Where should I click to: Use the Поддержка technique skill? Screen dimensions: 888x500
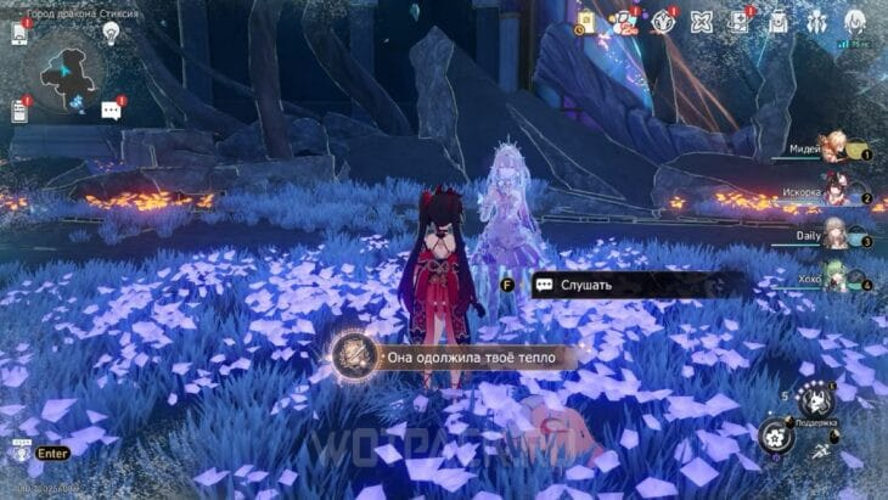coord(817,401)
